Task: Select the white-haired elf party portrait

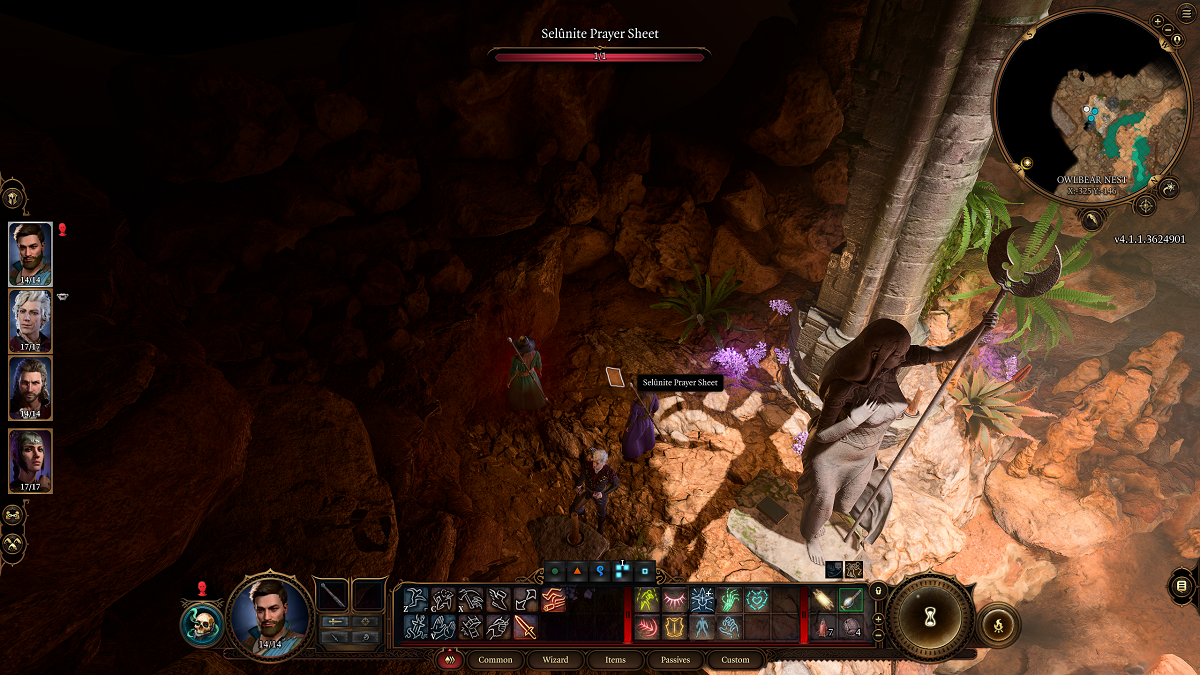Action: coord(30,320)
